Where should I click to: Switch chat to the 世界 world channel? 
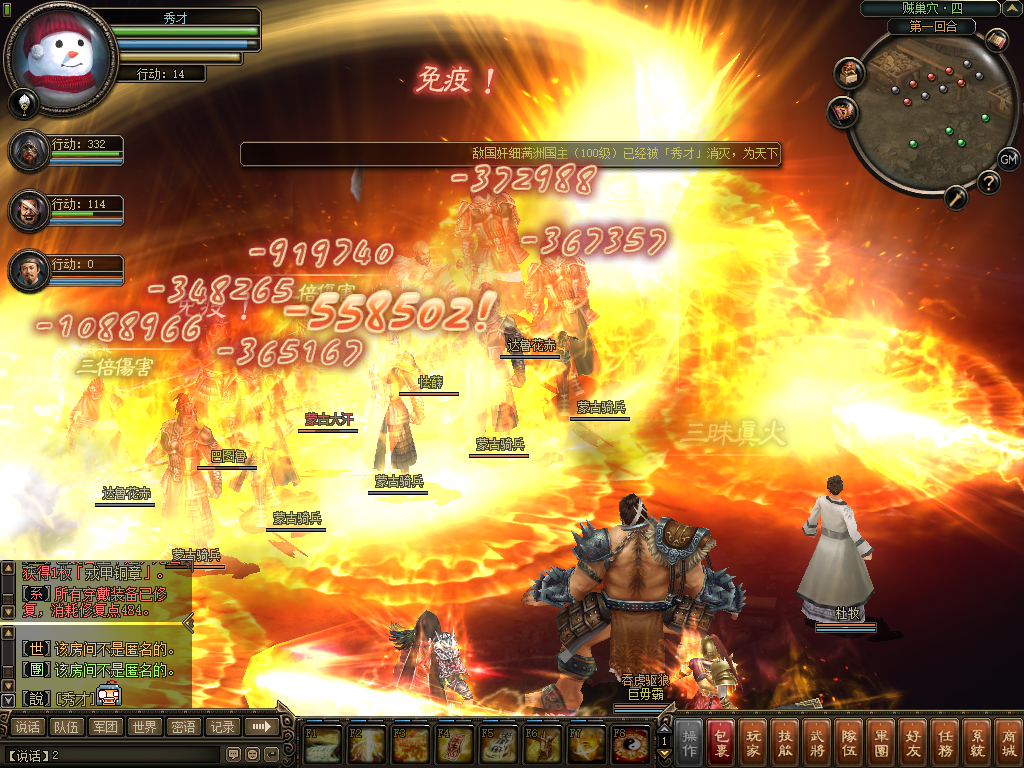[144, 727]
